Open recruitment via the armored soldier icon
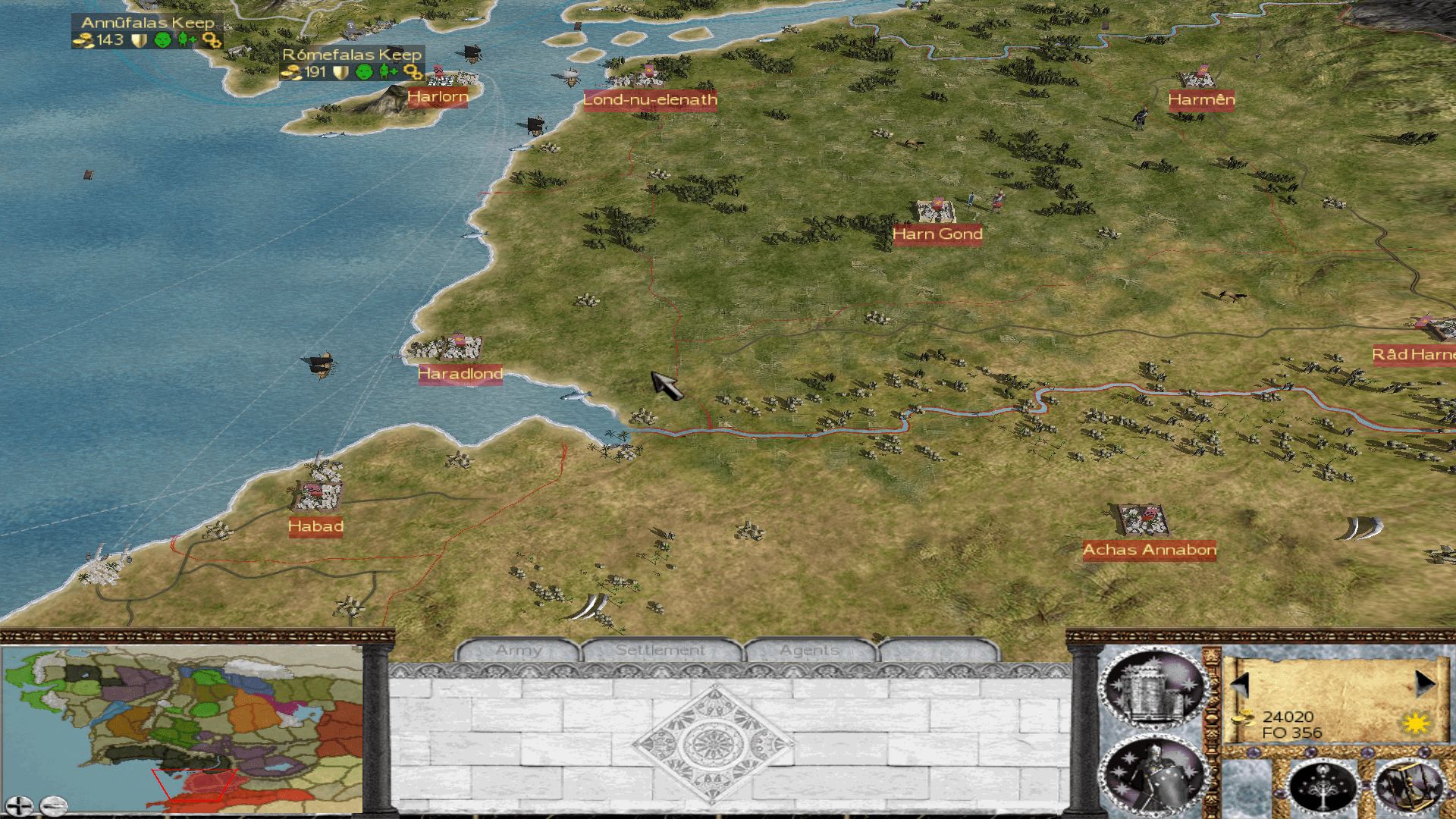Viewport: 1456px width, 819px height. [1153, 777]
